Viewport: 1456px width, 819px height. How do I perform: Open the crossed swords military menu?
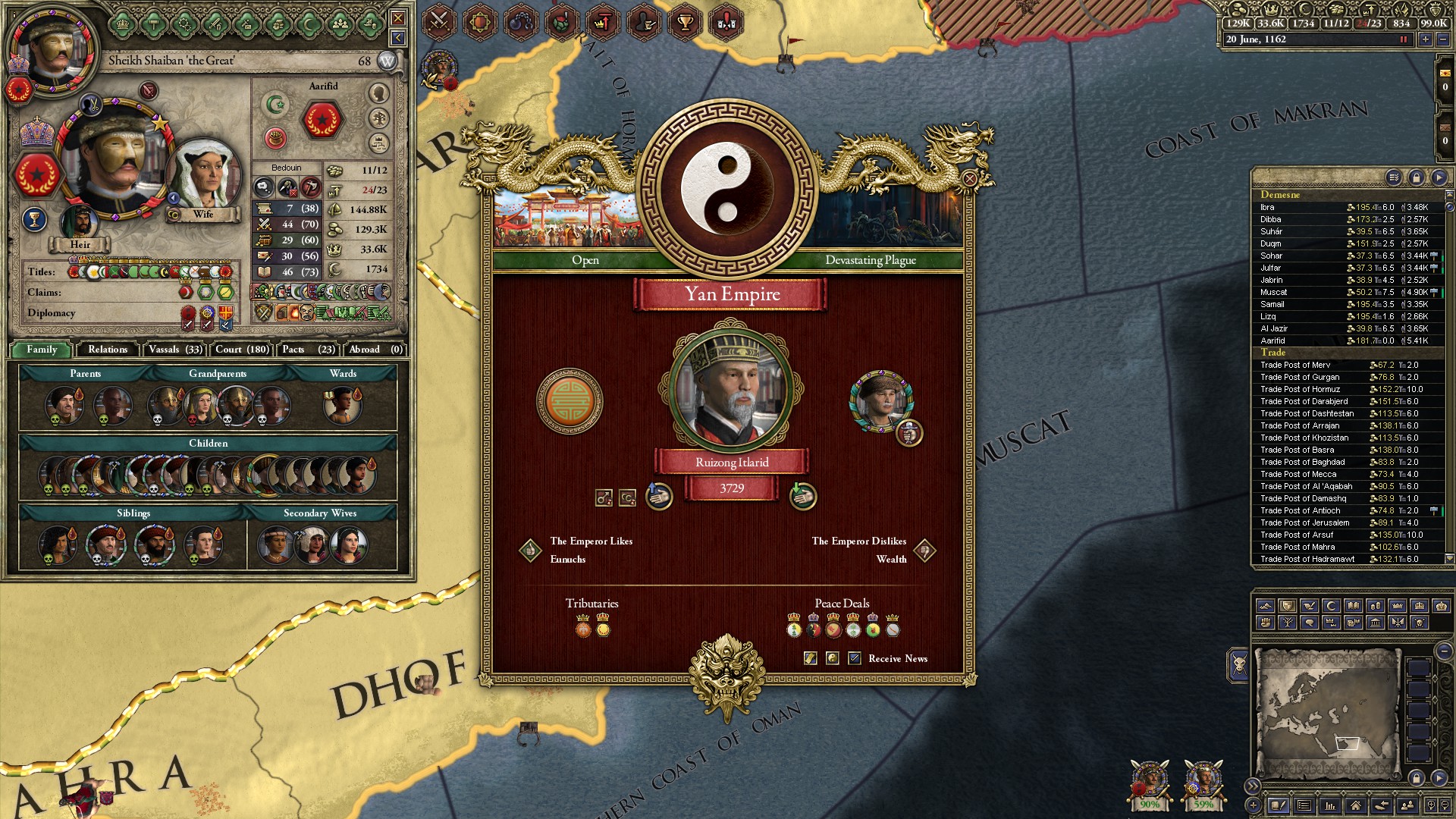[x=439, y=22]
